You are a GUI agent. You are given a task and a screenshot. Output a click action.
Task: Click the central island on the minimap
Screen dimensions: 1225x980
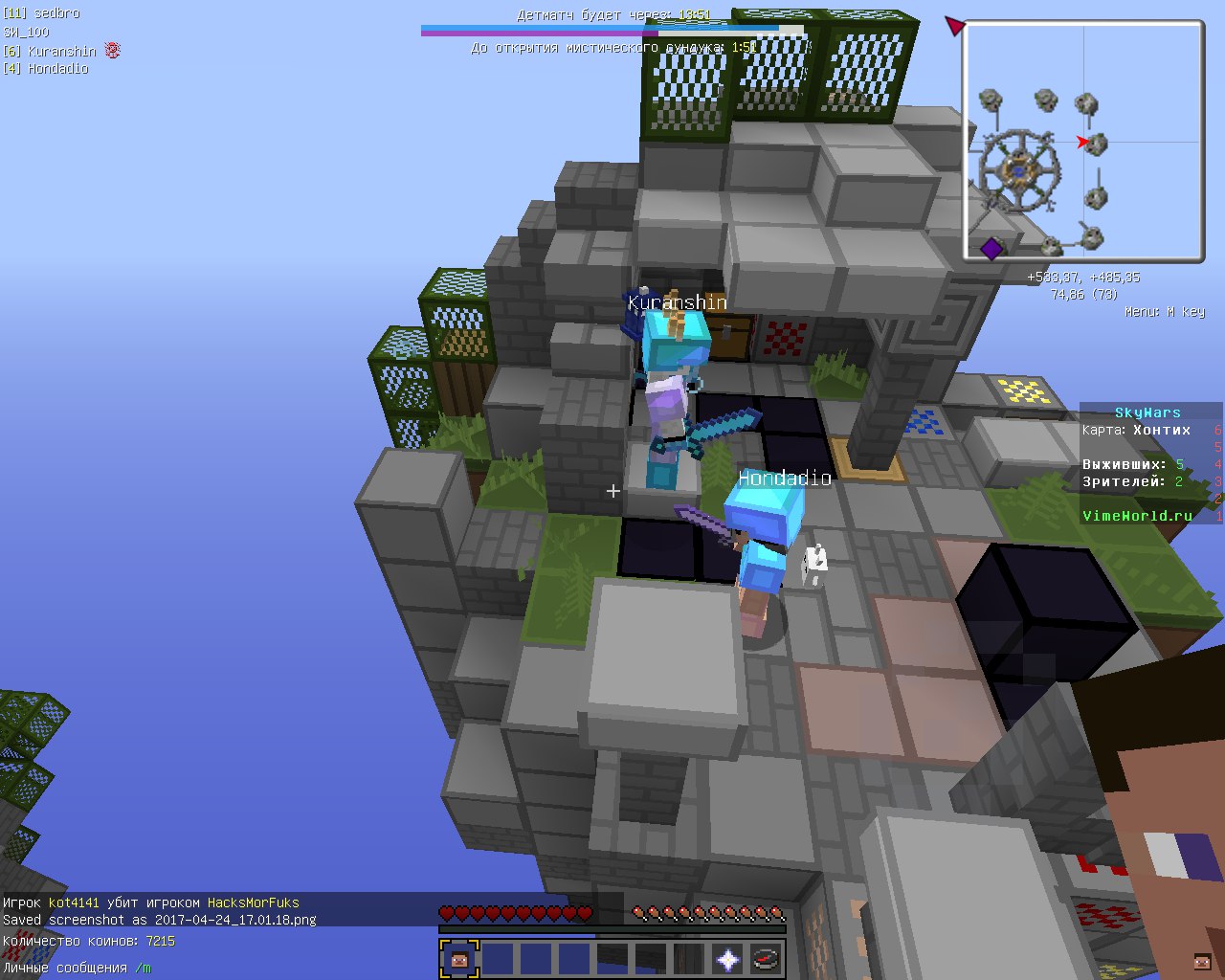(1018, 170)
